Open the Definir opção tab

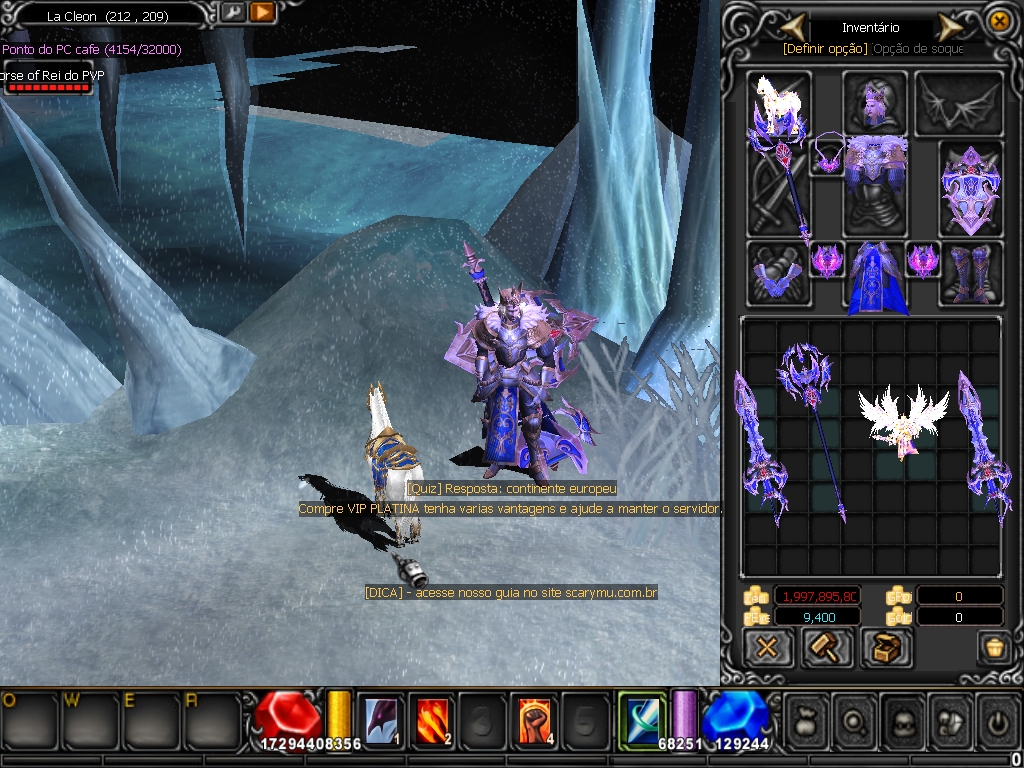click(826, 48)
